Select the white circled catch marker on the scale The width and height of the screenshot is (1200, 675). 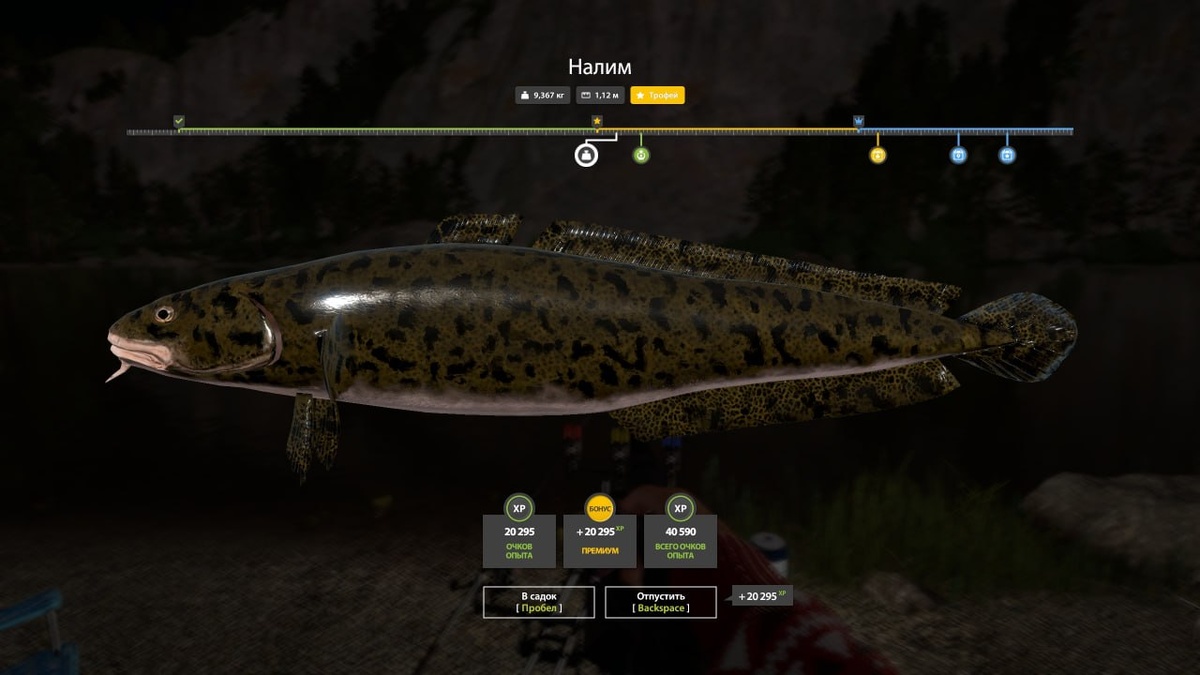coord(586,155)
